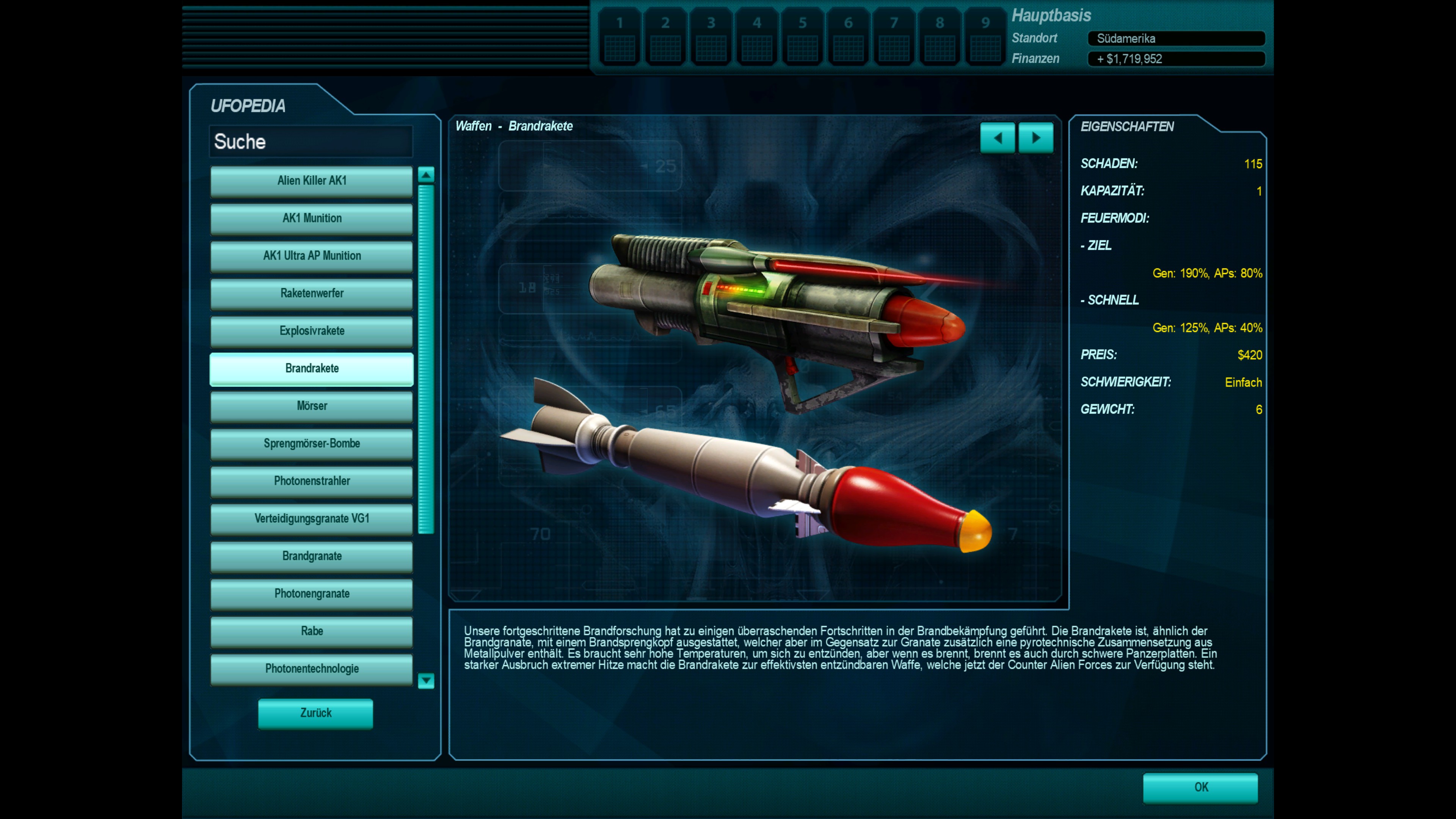1456x819 pixels.
Task: Select Alien Killer AK1 entry
Action: click(311, 181)
